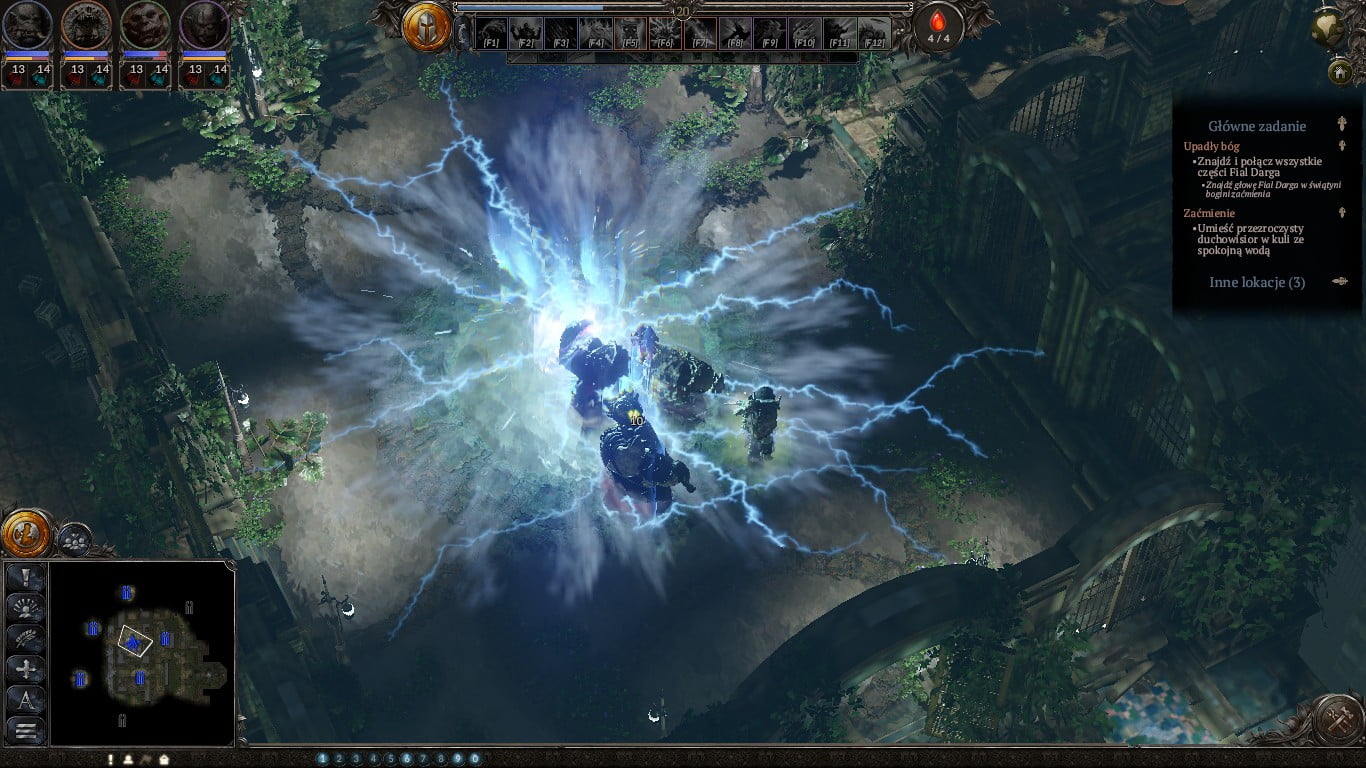Viewport: 1366px width, 768px height.
Task: Click the group formation round button
Action: click(73, 540)
